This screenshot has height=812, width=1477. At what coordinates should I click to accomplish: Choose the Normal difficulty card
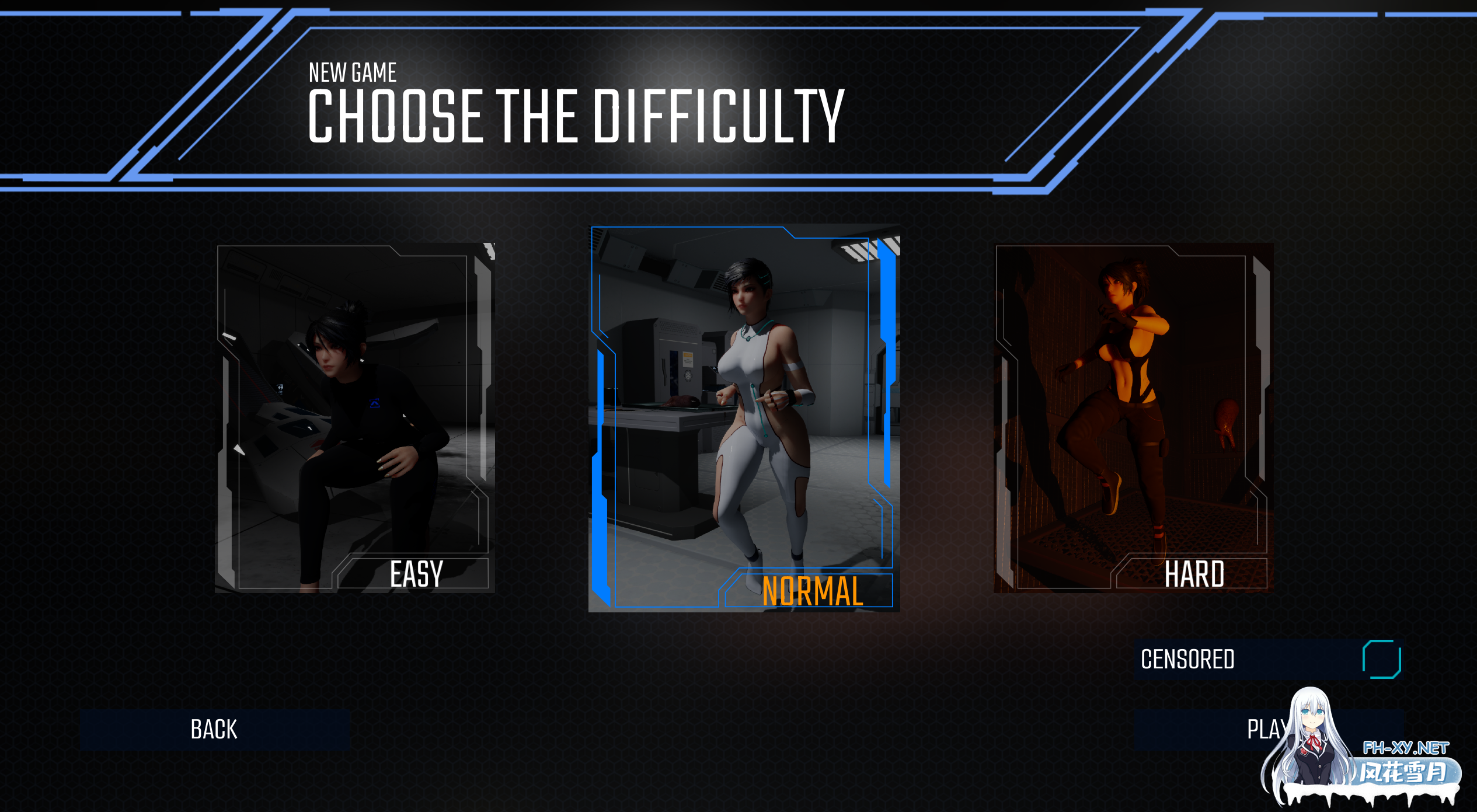coord(744,418)
